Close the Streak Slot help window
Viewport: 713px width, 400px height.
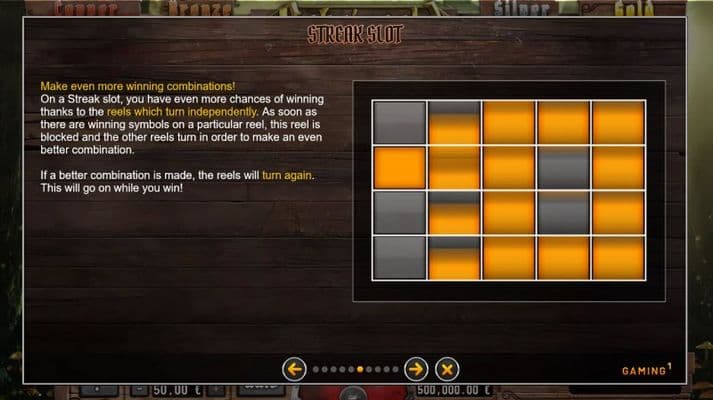[x=447, y=368]
